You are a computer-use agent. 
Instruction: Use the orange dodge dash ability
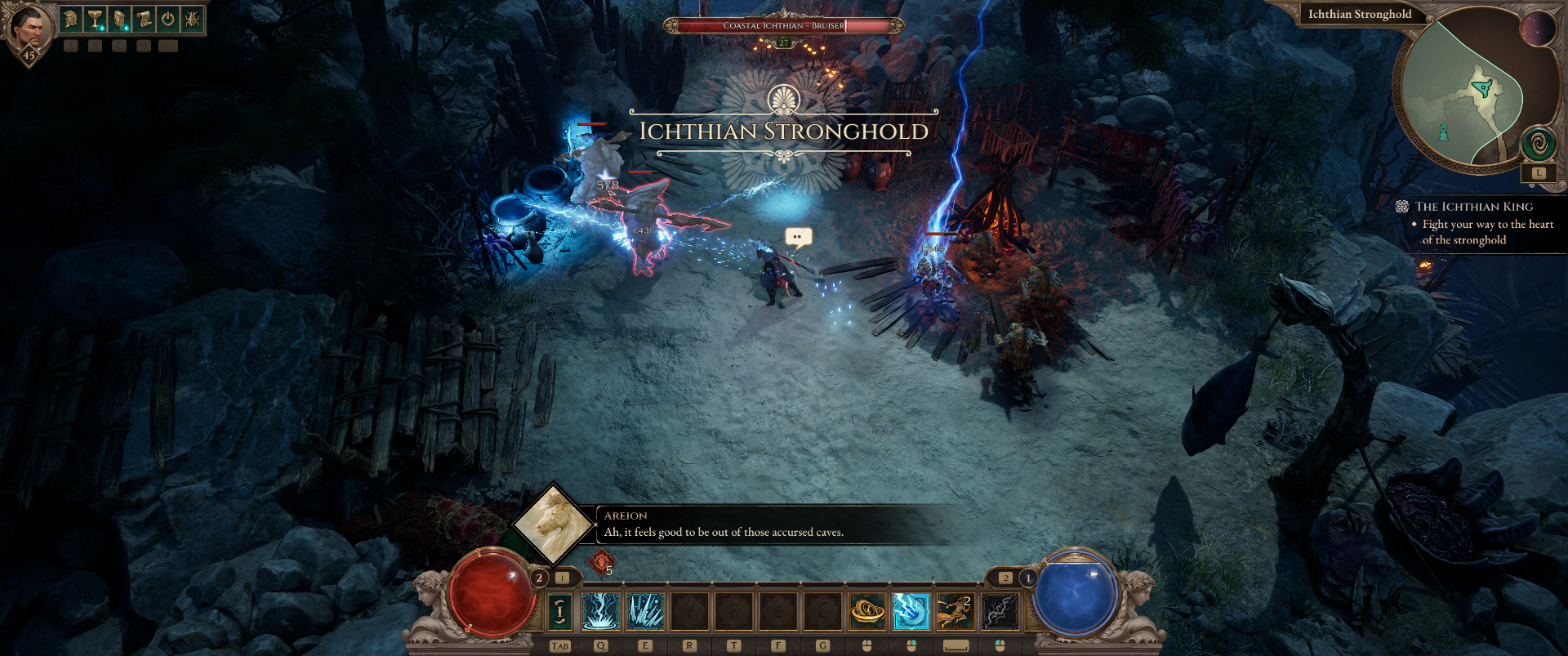tap(955, 611)
